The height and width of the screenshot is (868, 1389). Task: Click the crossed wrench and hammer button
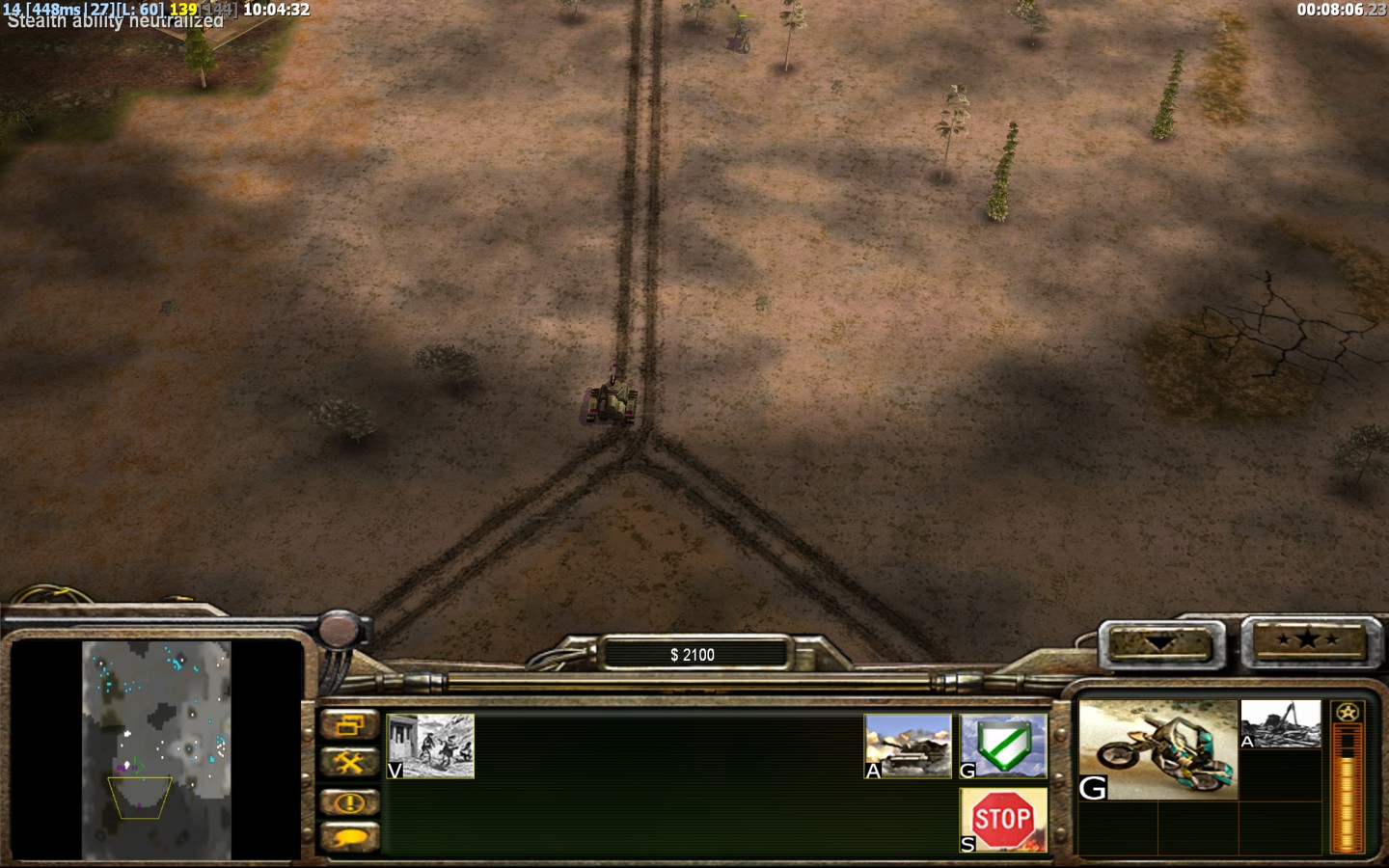tap(349, 763)
